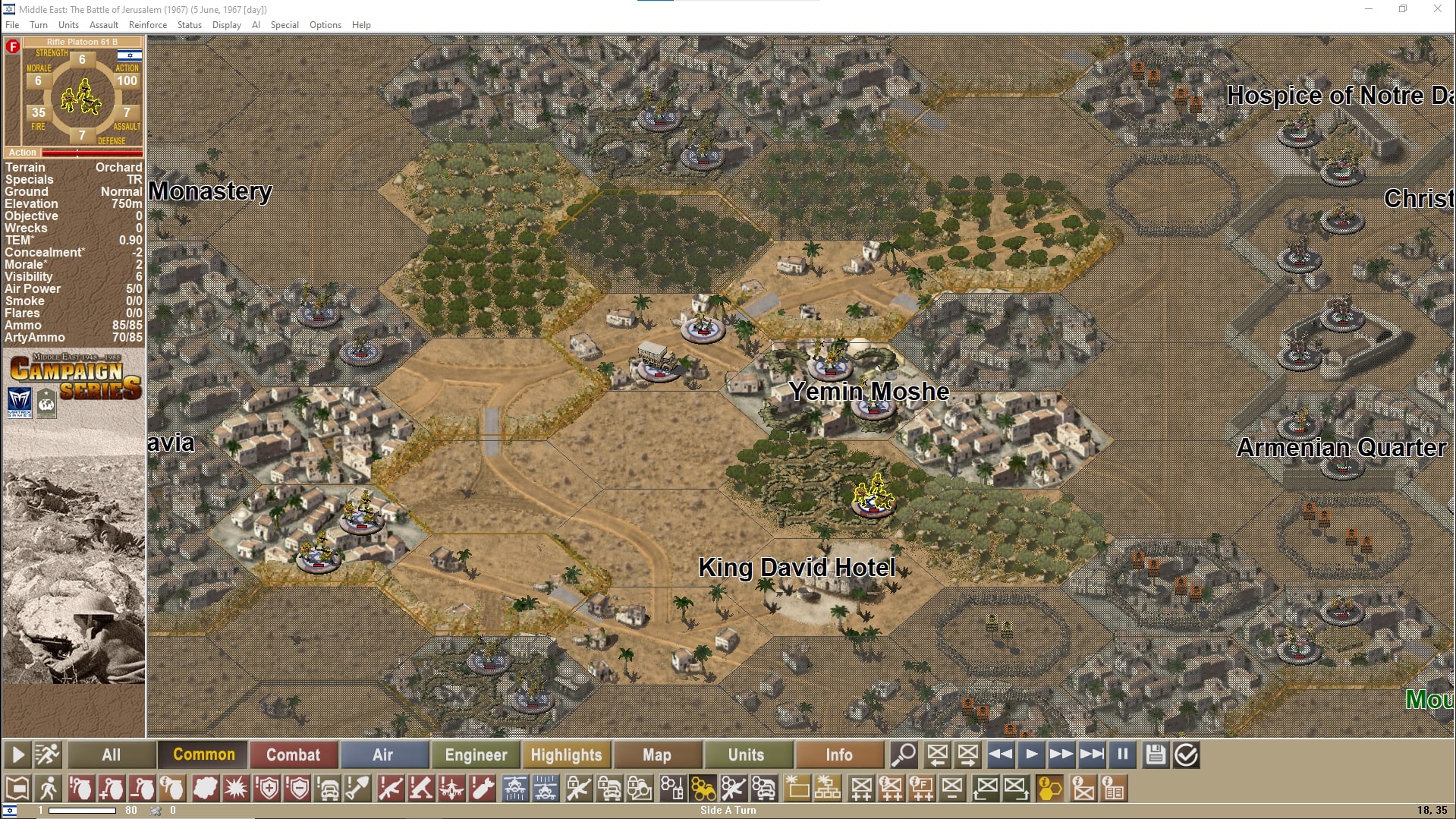This screenshot has width=1456, height=819.
Task: Open the File menu
Action: point(12,25)
